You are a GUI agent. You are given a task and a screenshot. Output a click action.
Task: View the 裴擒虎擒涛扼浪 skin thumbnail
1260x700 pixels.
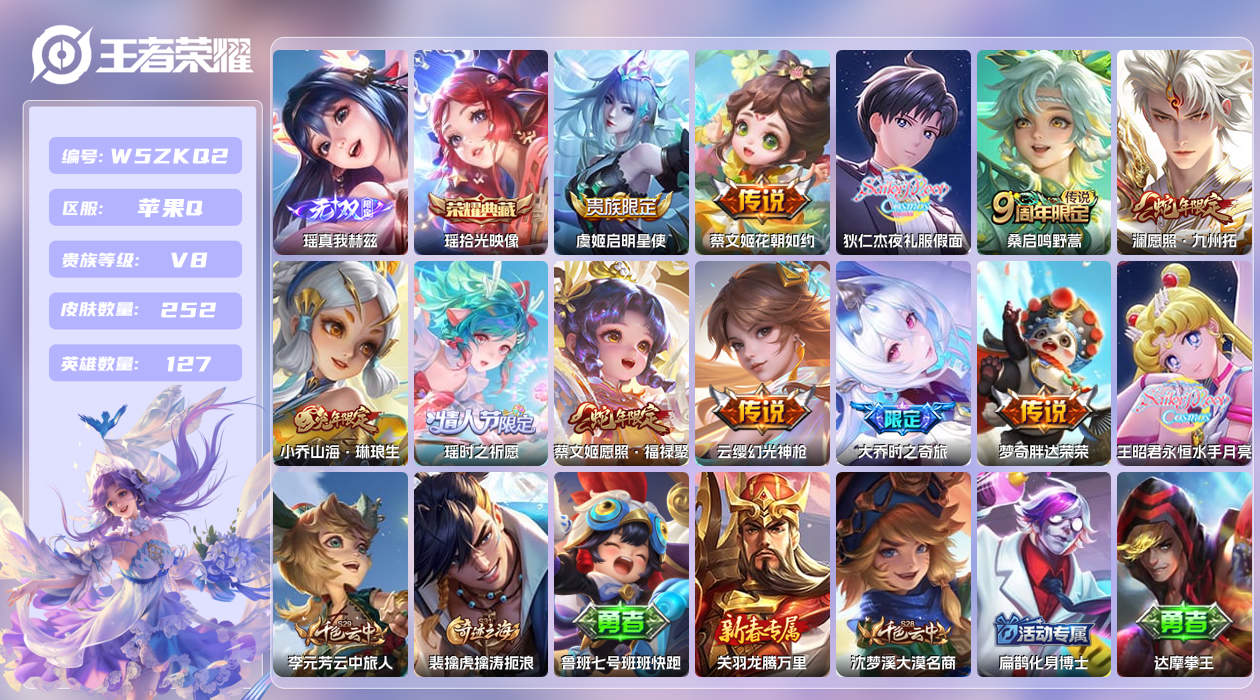[x=481, y=574]
